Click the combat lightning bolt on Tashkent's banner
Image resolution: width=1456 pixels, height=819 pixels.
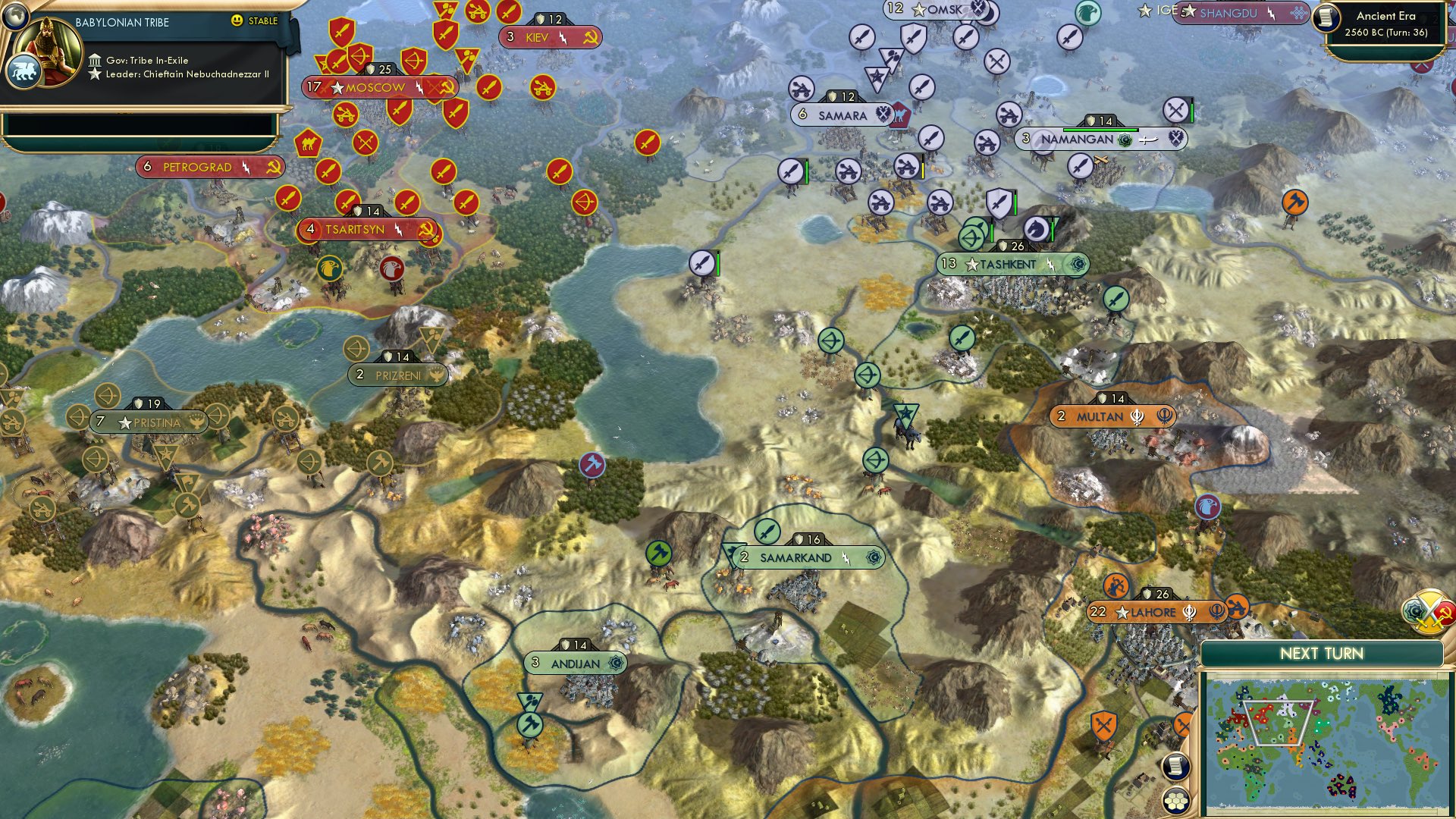[x=1050, y=265]
